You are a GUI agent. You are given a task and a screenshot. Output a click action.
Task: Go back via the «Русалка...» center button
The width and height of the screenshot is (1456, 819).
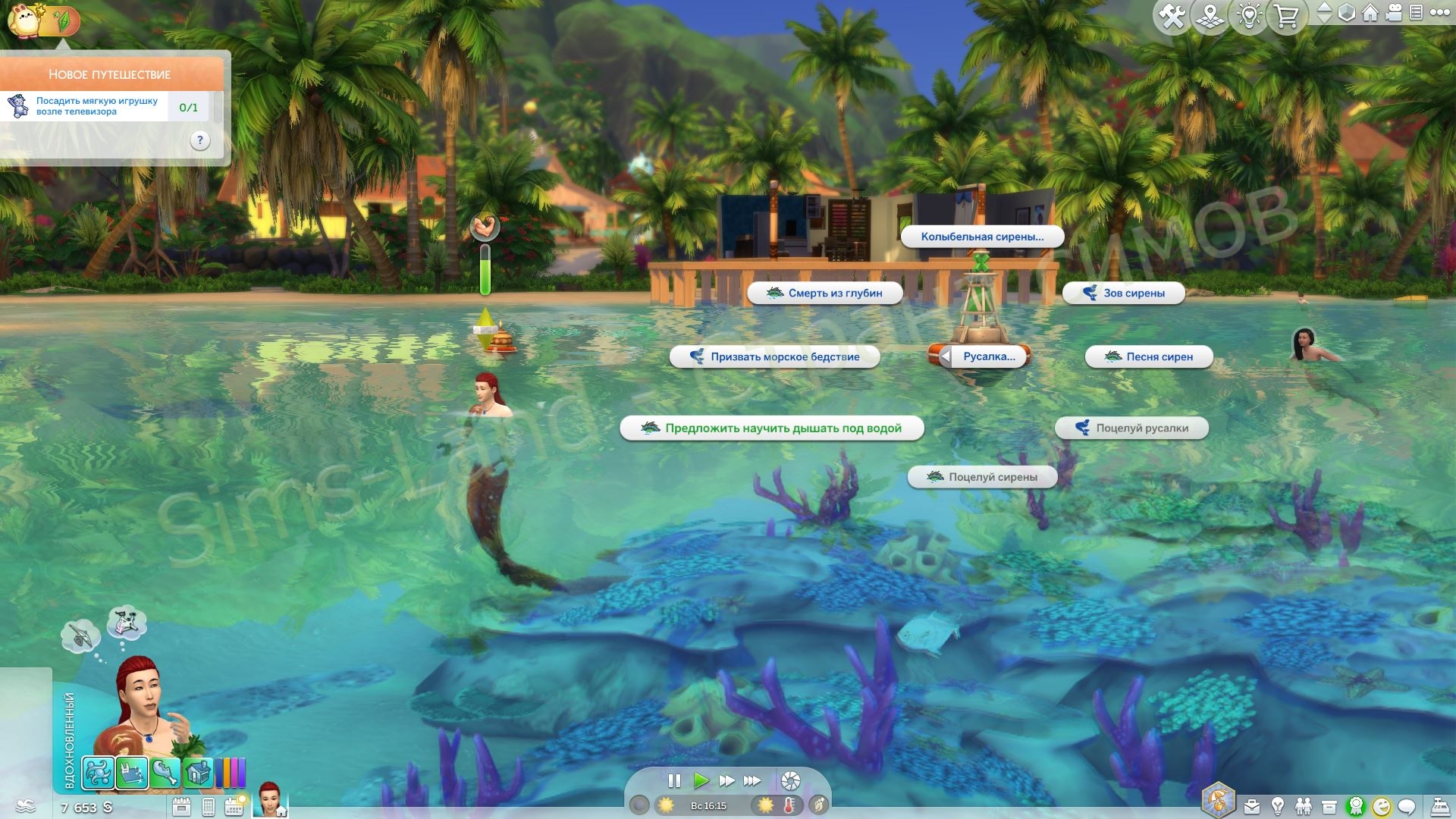[984, 356]
